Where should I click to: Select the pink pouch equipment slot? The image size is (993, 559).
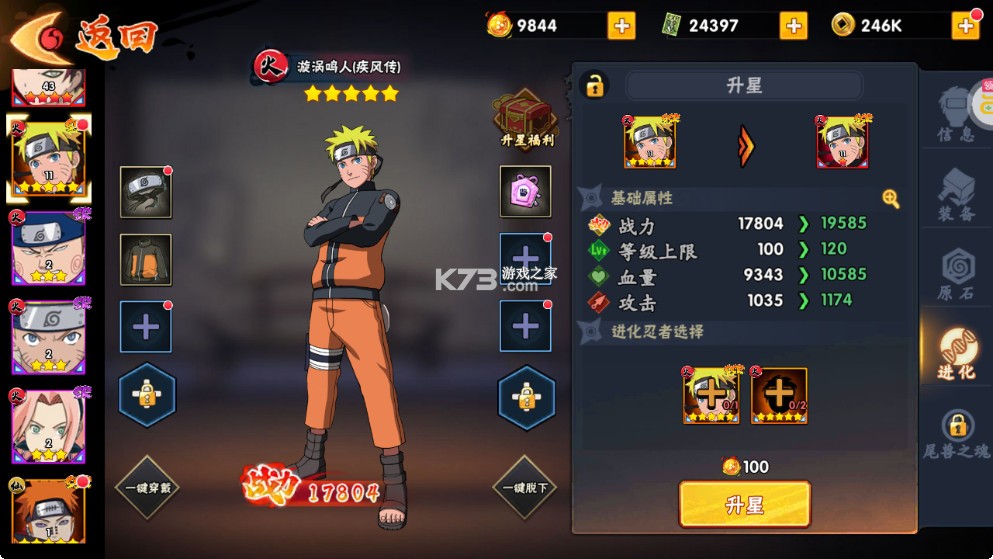pos(526,192)
